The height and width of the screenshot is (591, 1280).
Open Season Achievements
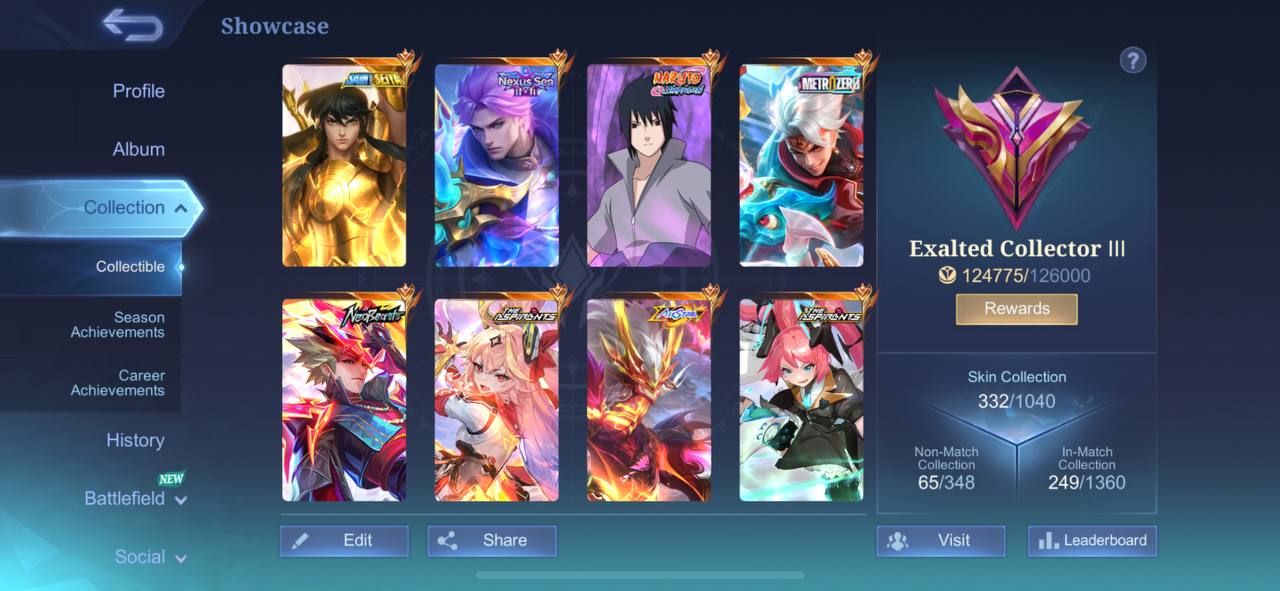pos(117,325)
